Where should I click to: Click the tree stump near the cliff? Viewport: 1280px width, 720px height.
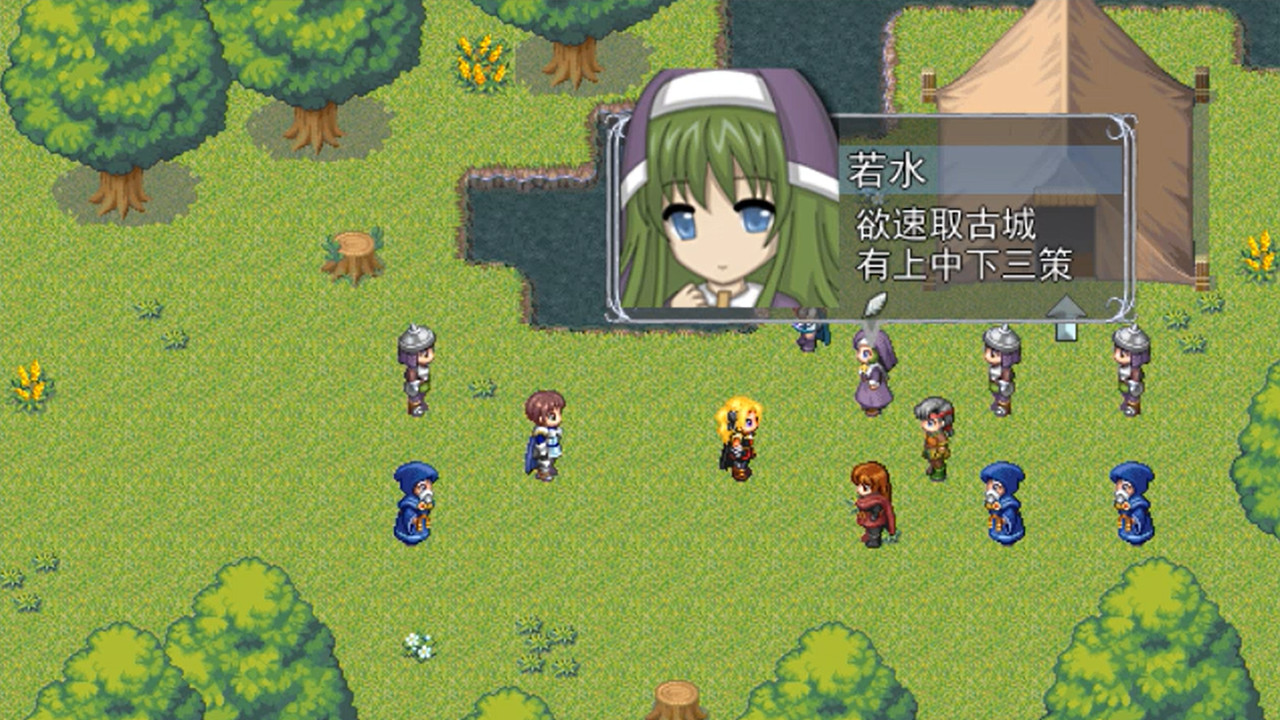click(350, 253)
